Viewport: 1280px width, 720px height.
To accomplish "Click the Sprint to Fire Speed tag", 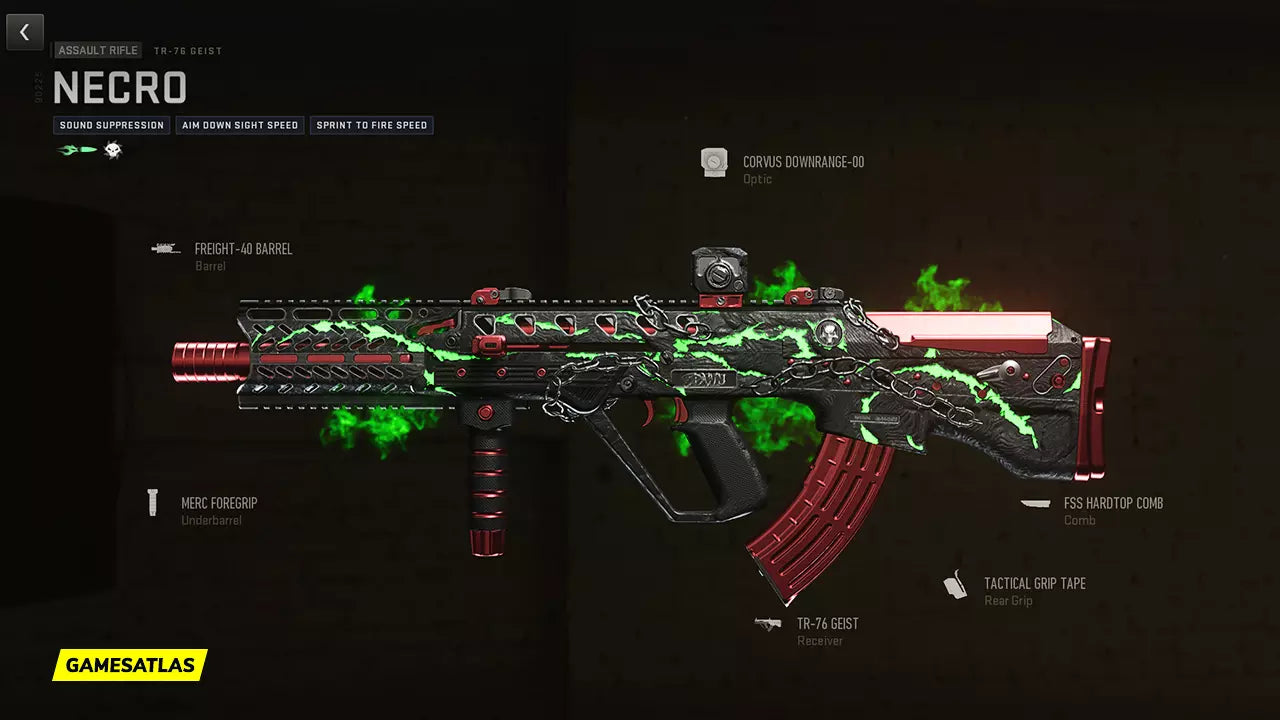I will click(x=371, y=125).
